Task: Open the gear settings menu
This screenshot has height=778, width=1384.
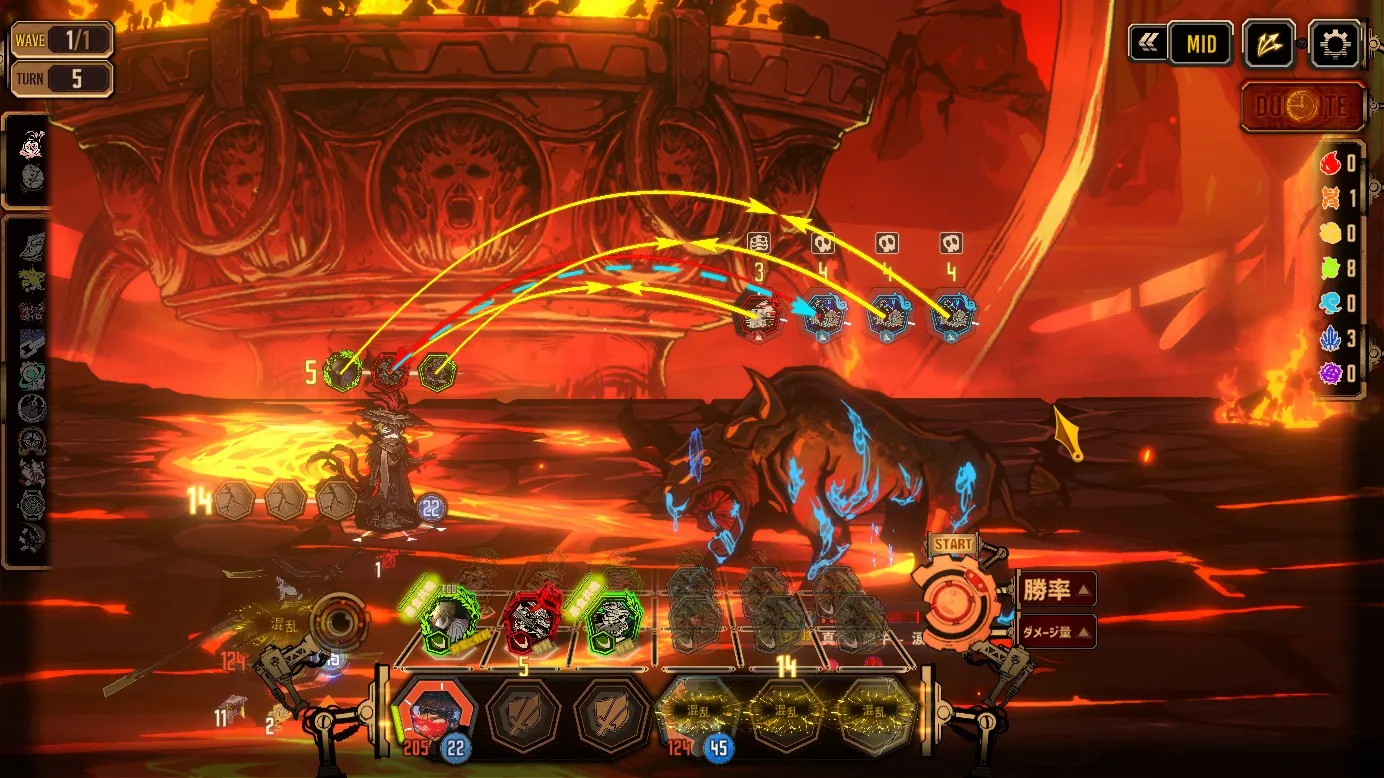Action: [1335, 45]
